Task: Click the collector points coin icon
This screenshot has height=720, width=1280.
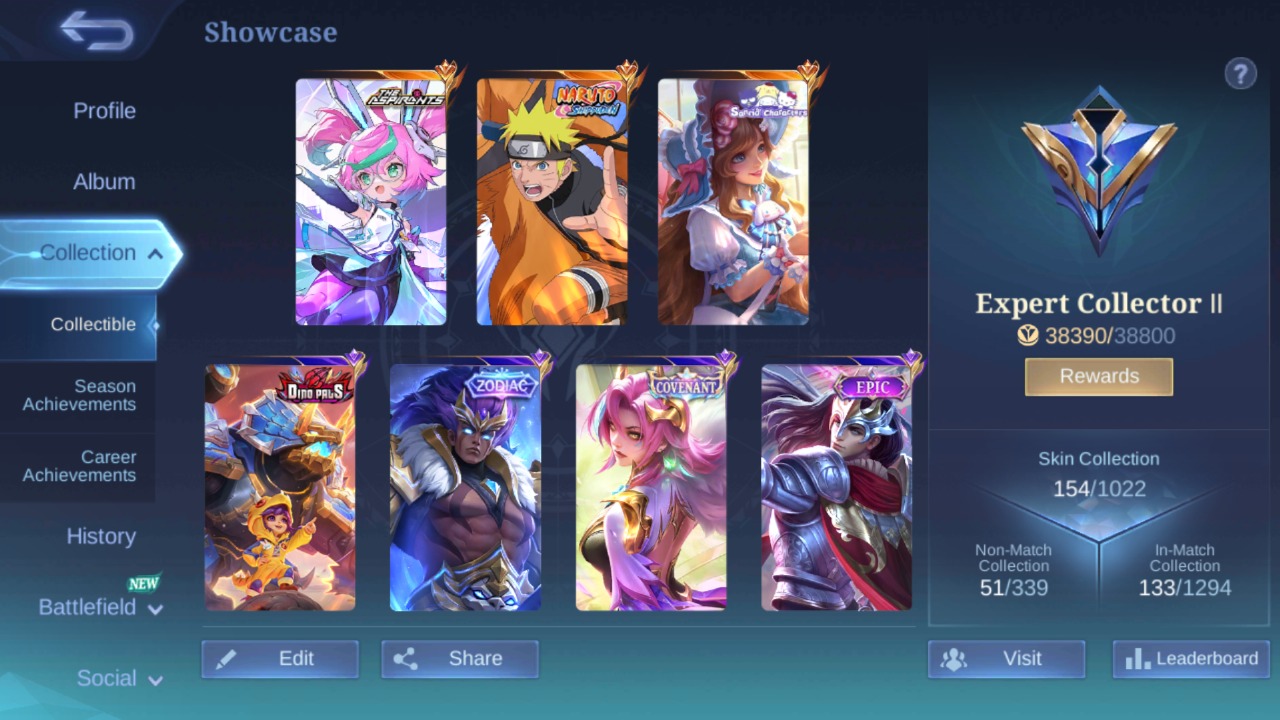Action: pos(1026,336)
